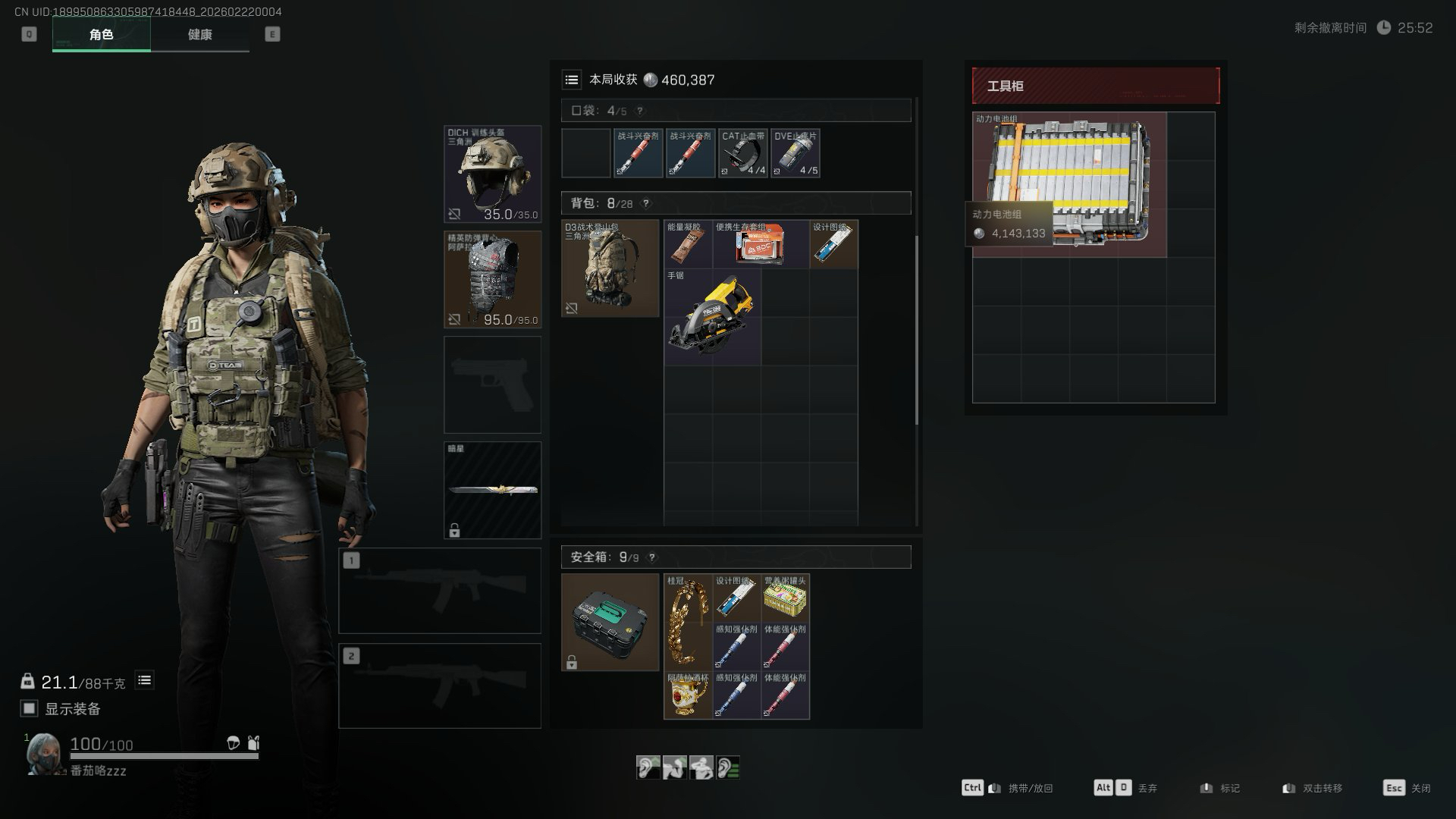Open the weight details list button
This screenshot has height=819, width=1456.
[x=144, y=680]
